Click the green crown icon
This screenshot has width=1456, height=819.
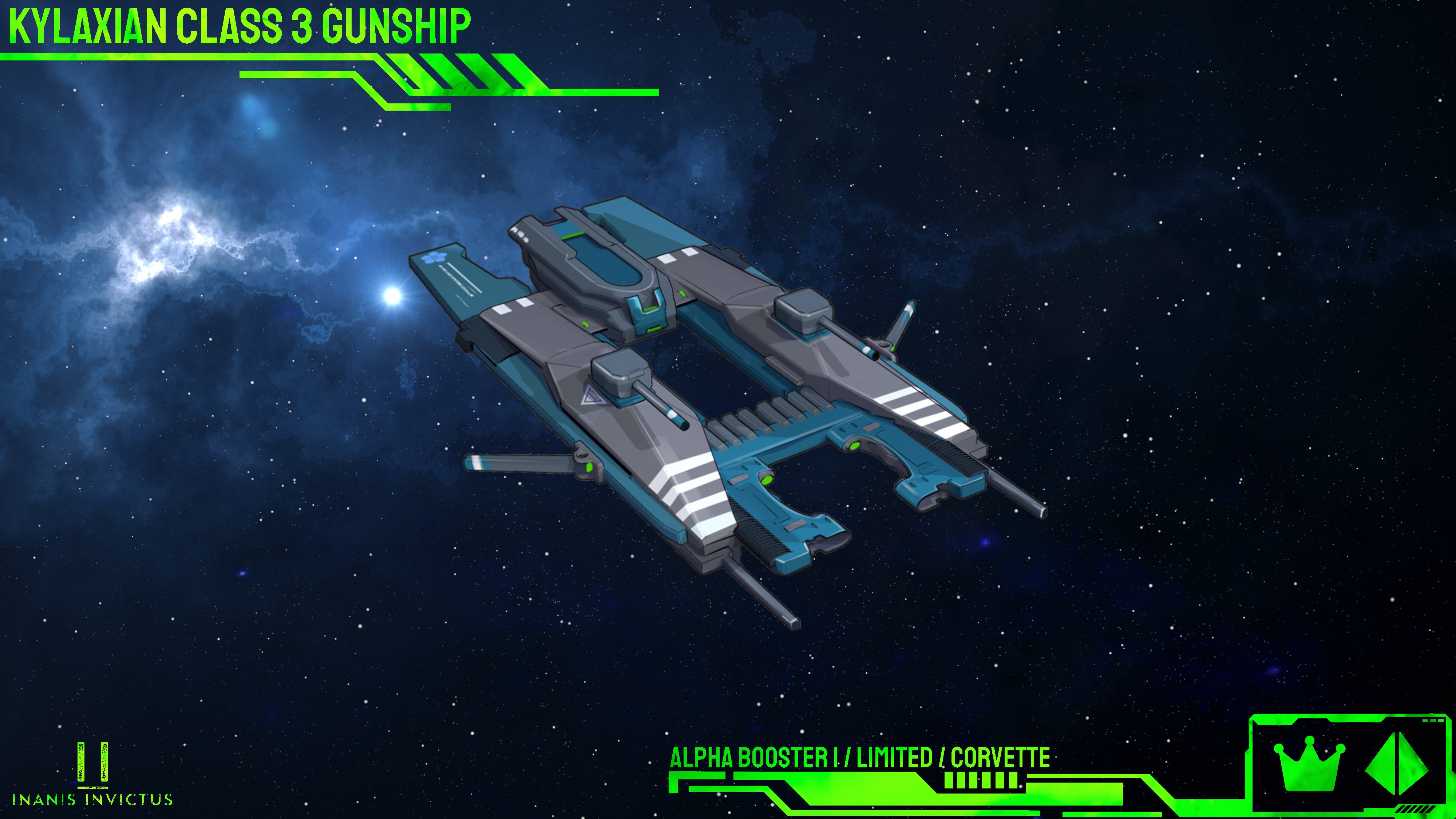click(1310, 763)
